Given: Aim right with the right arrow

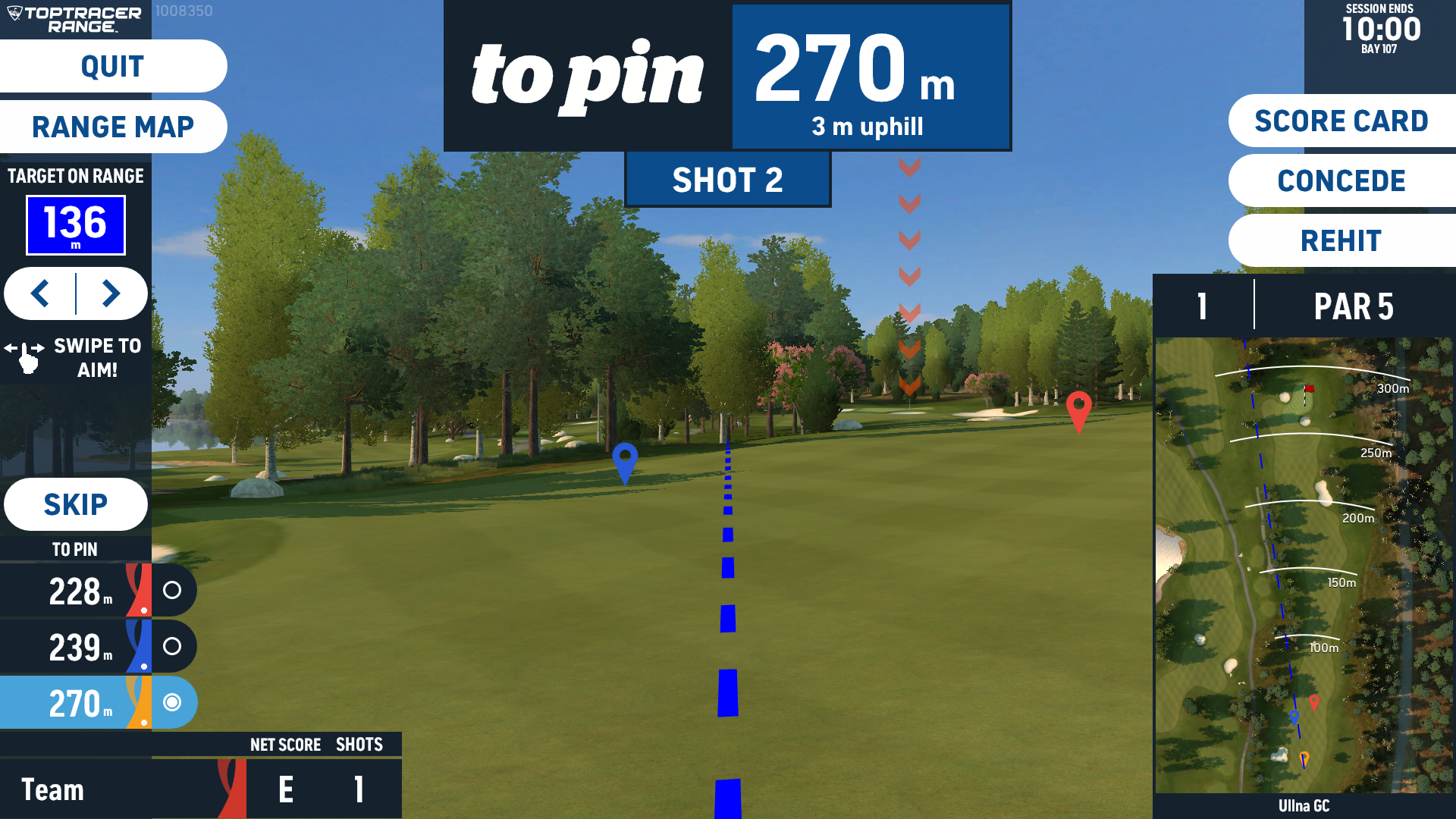Looking at the screenshot, I should coord(111,293).
